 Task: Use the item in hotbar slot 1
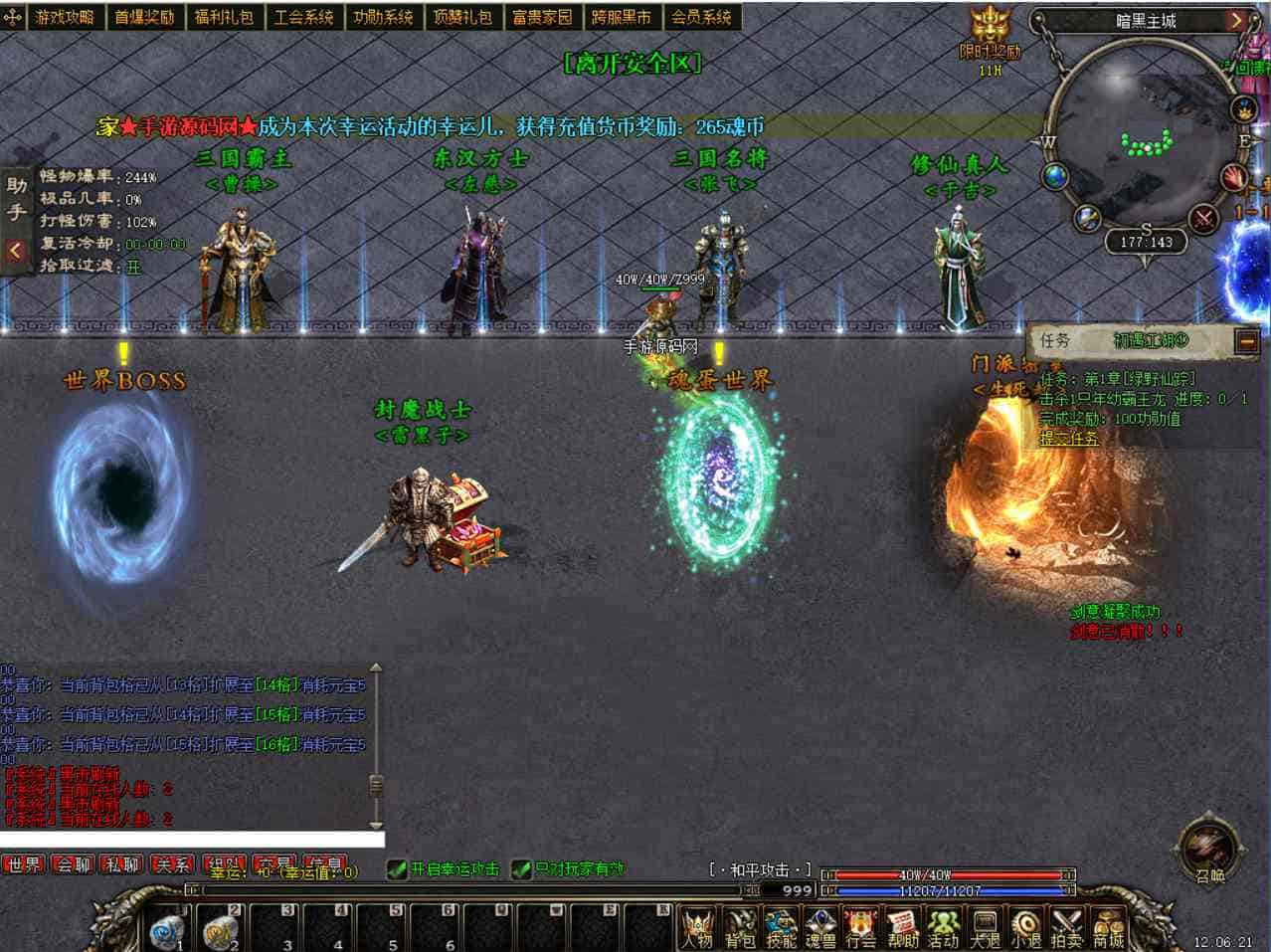[167, 931]
